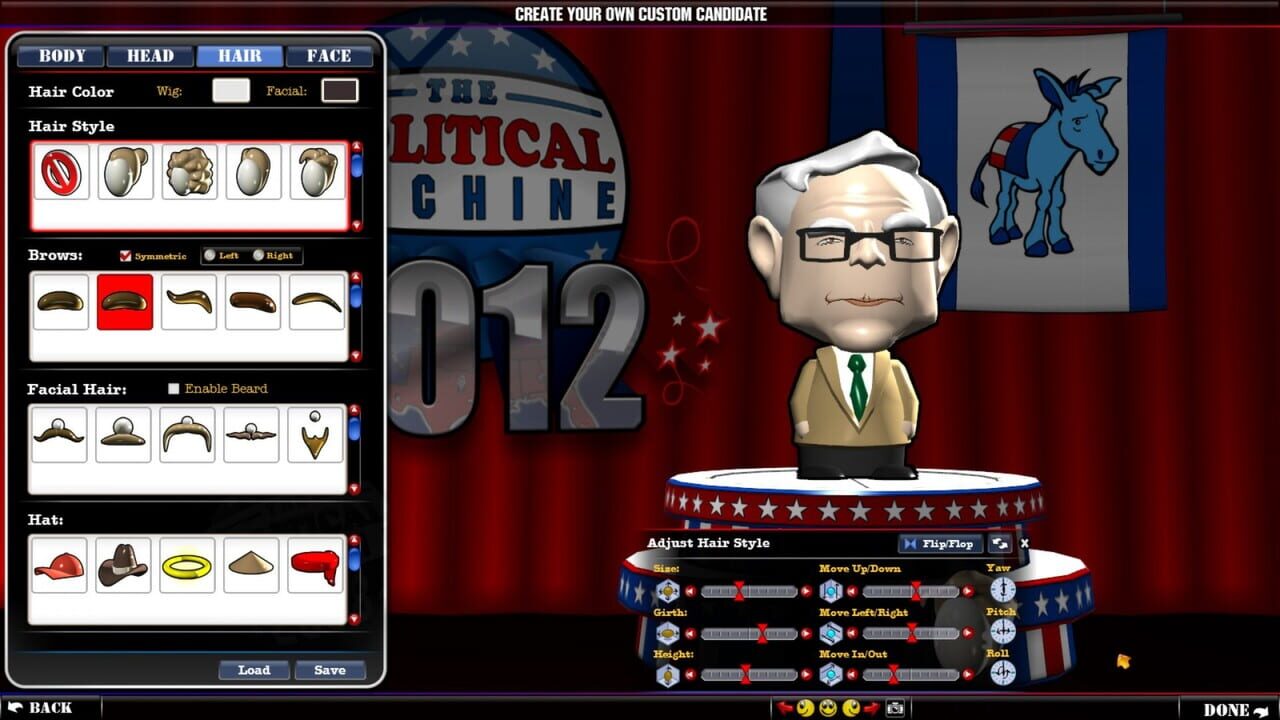Screen dimensions: 1280x720
Task: Click the Size adjustment icon
Action: point(666,590)
